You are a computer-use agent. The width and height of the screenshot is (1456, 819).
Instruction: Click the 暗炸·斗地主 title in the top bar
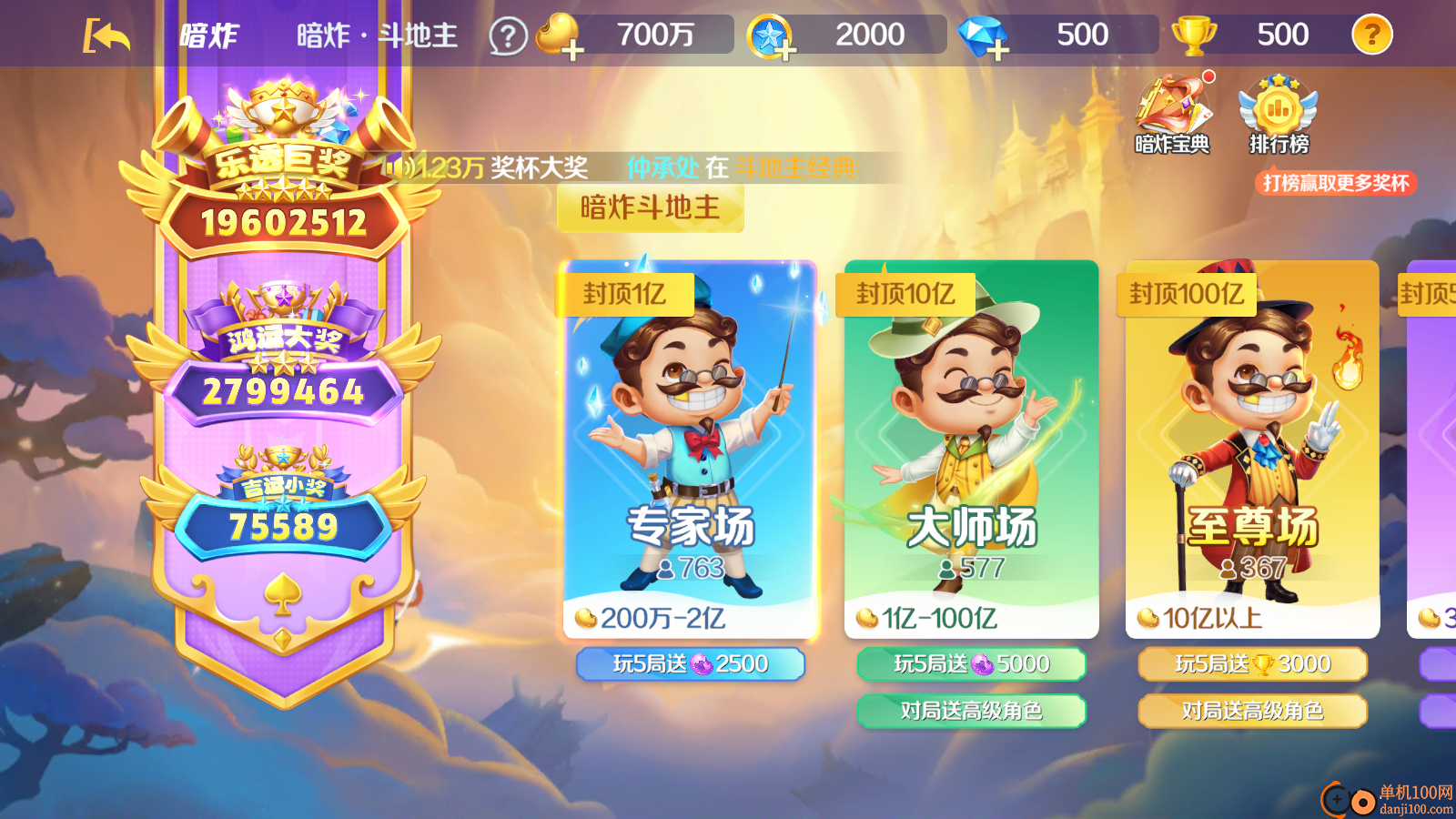click(376, 35)
